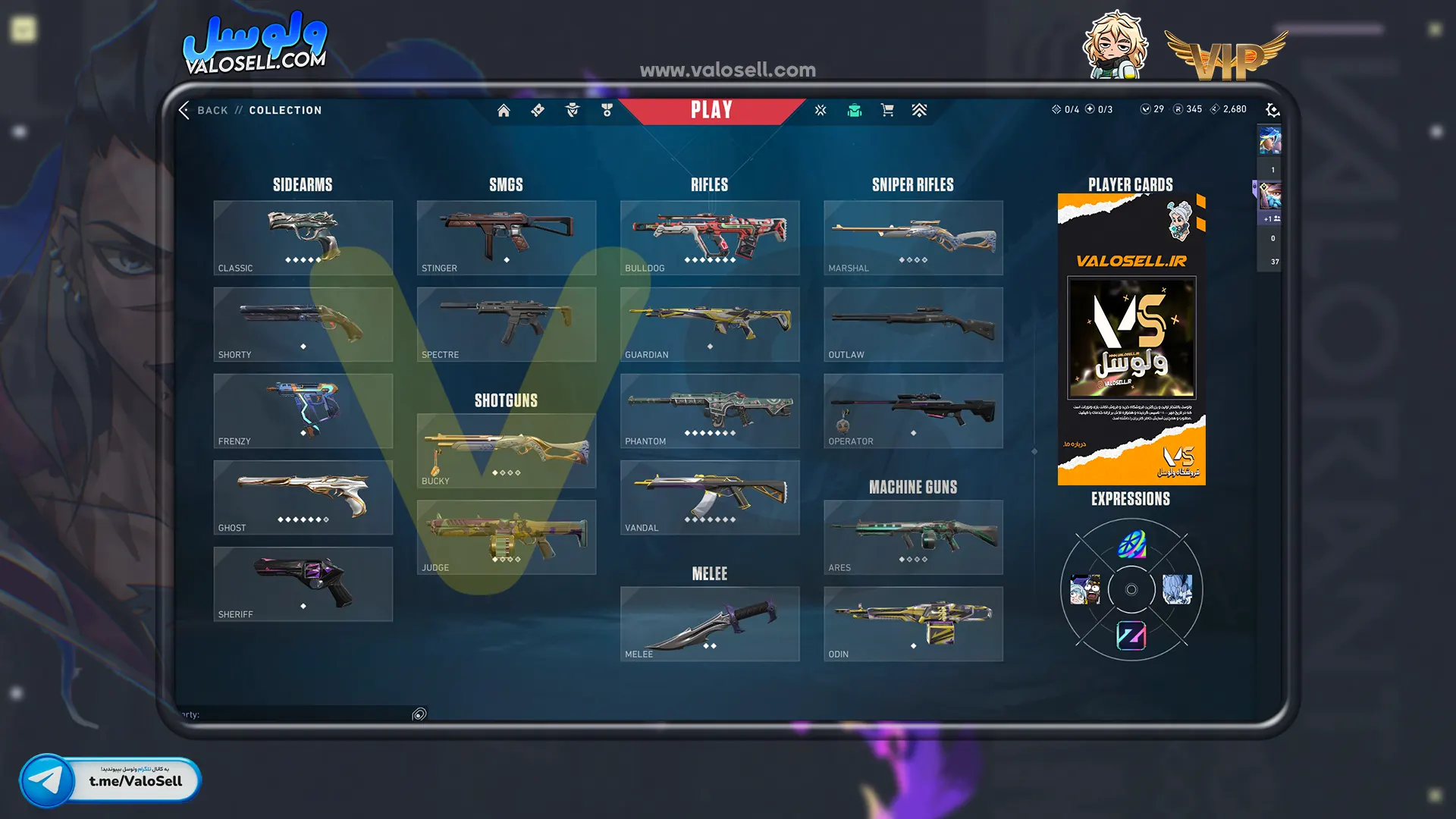
Task: Go back from the Collection screen
Action: point(203,110)
